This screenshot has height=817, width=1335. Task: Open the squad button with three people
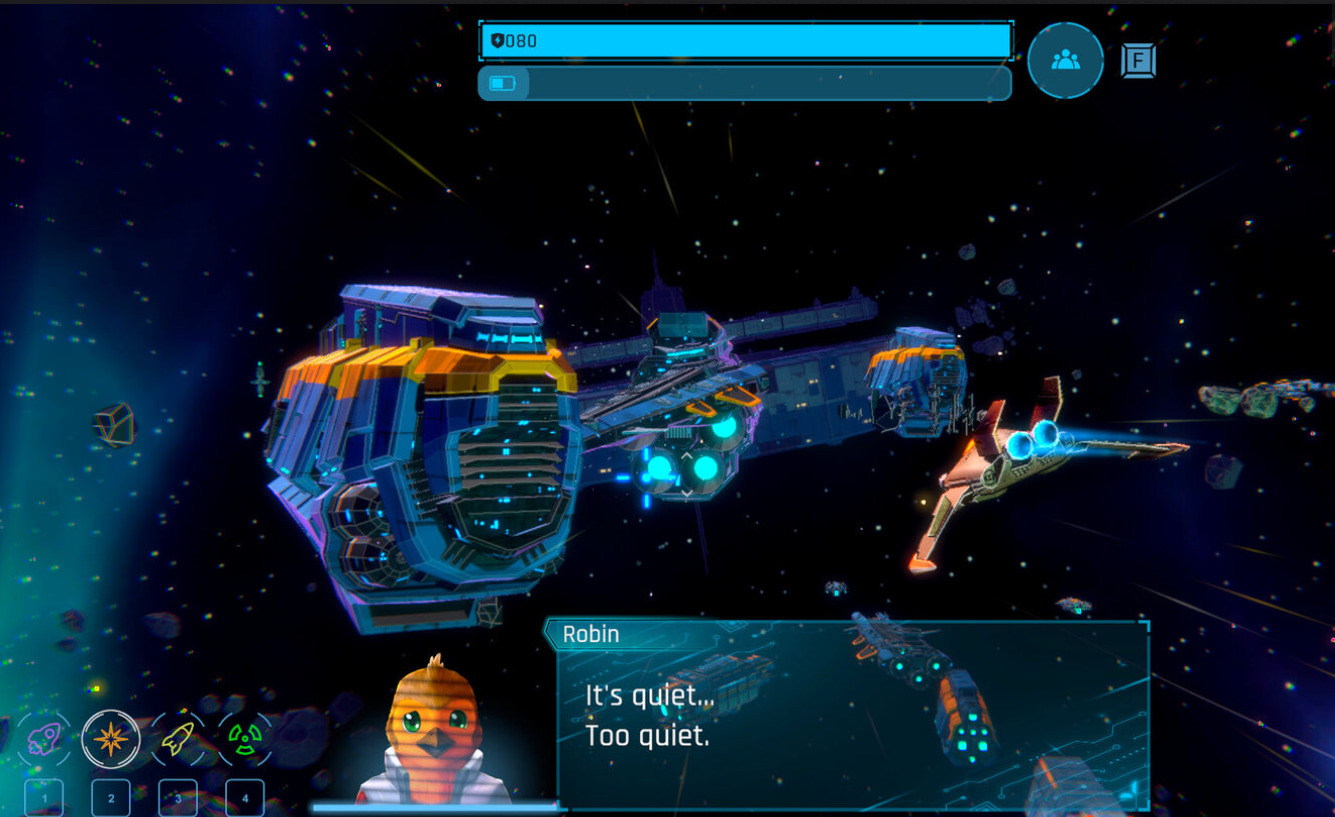(x=1065, y=60)
